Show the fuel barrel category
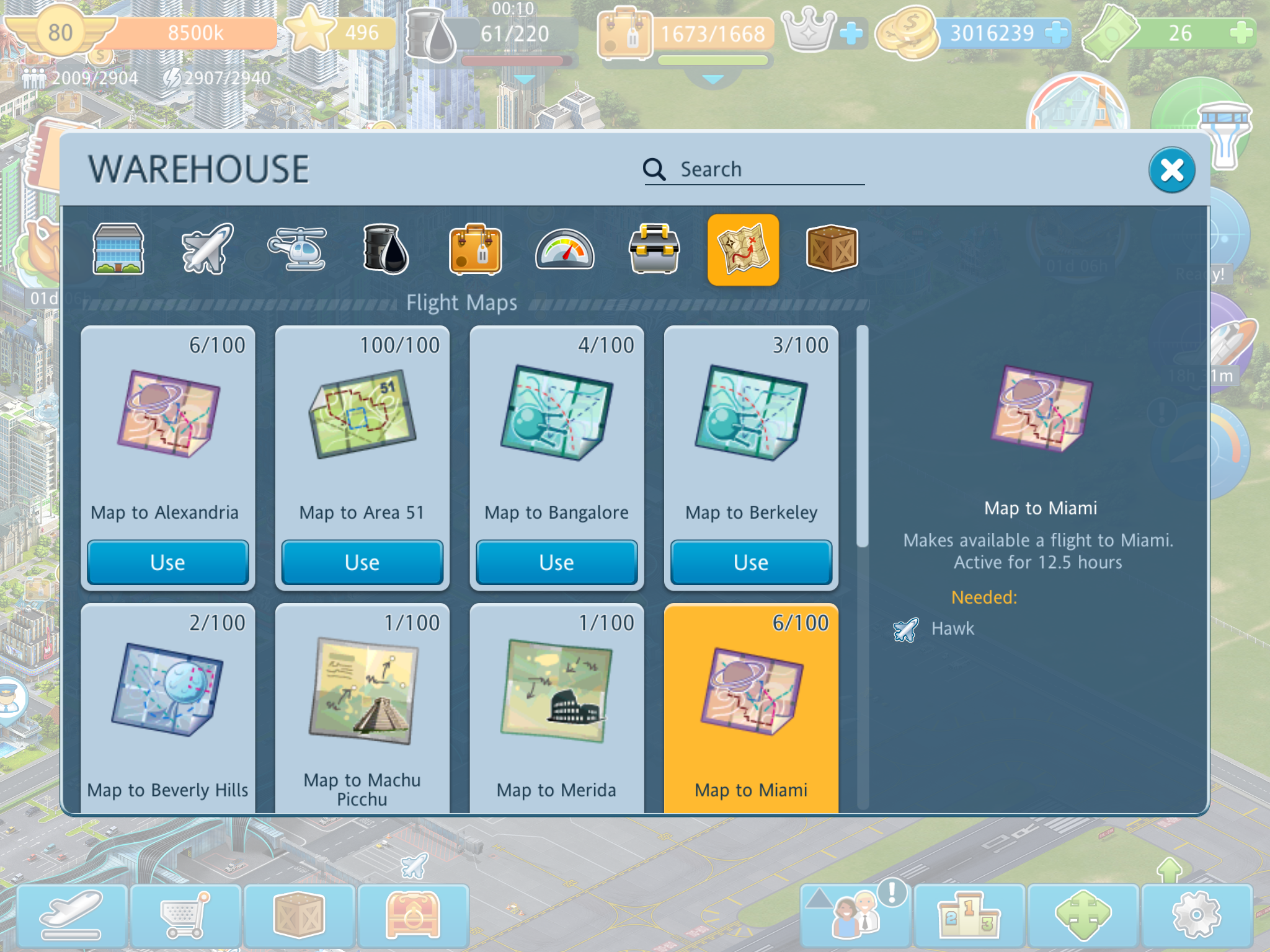The height and width of the screenshot is (952, 1270). point(386,249)
